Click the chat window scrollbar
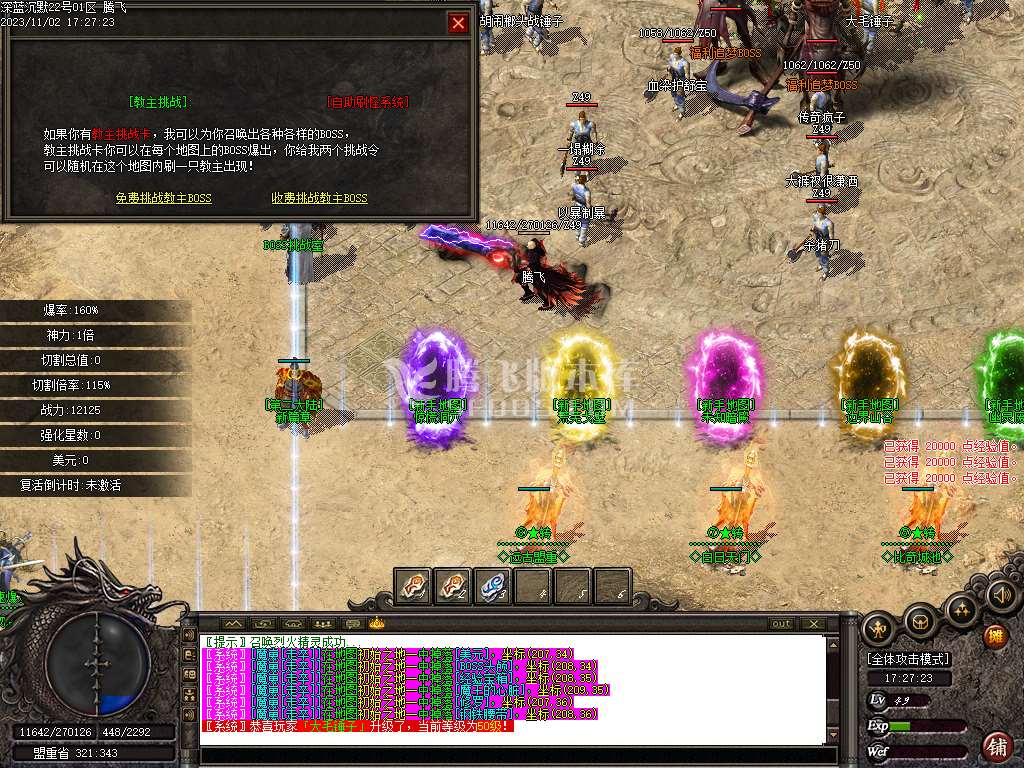 (x=832, y=690)
